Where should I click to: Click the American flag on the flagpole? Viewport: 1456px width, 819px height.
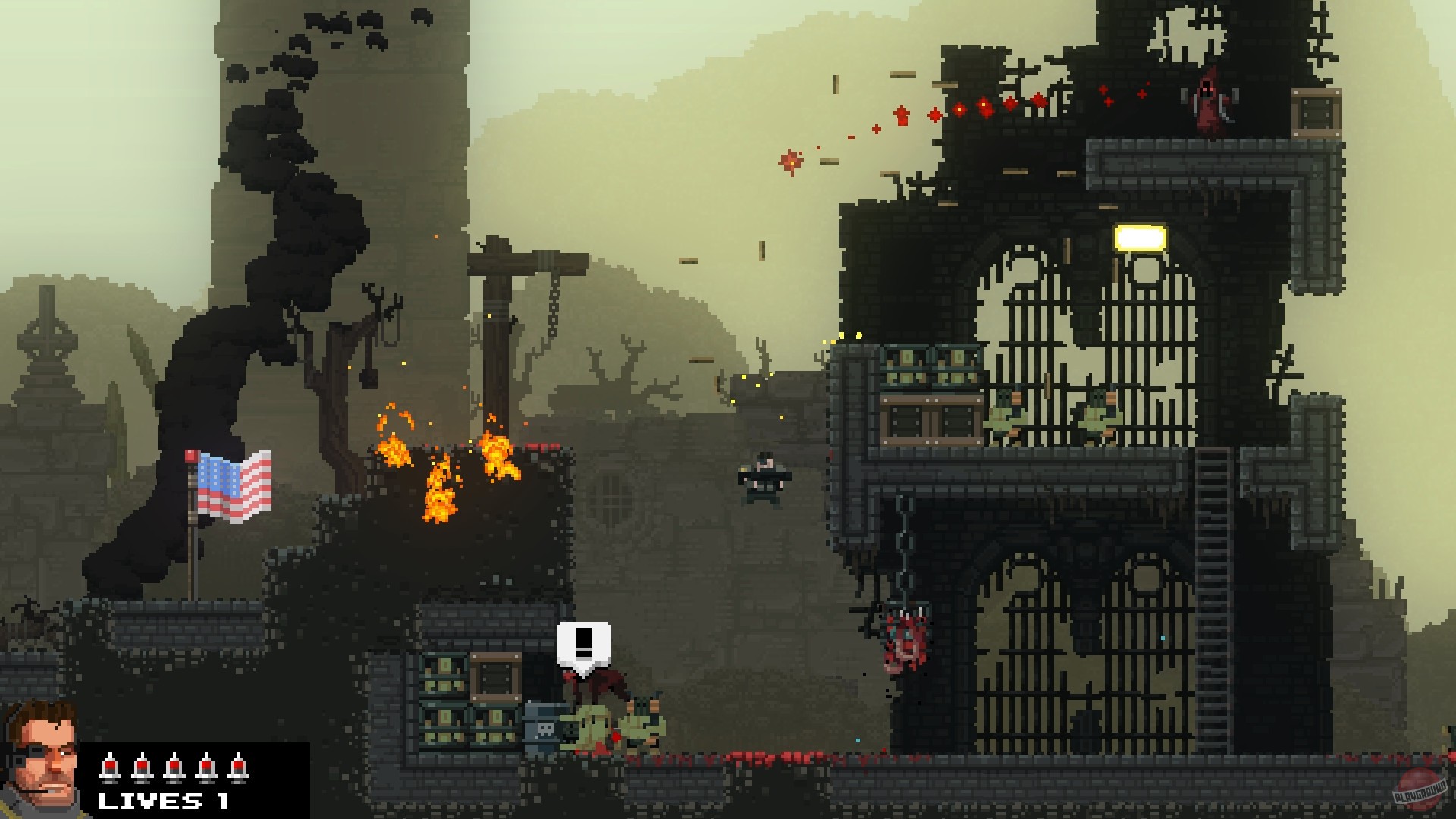[x=231, y=485]
